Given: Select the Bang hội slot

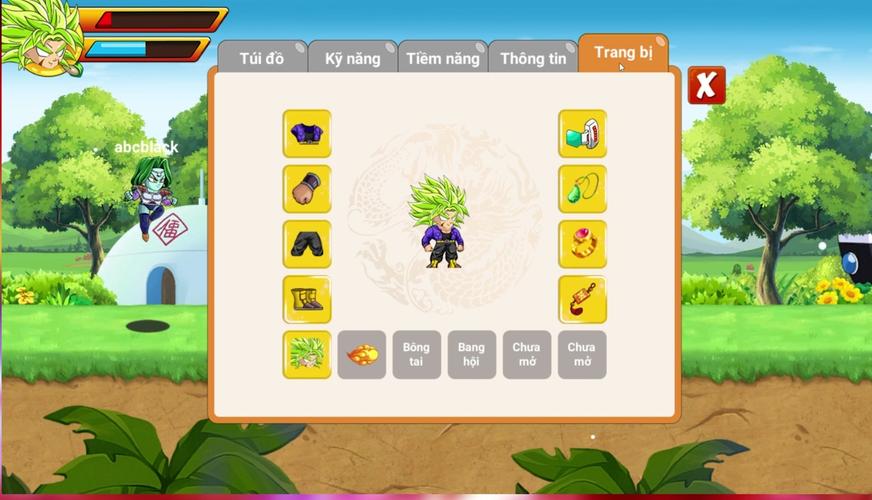Looking at the screenshot, I should point(472,355).
